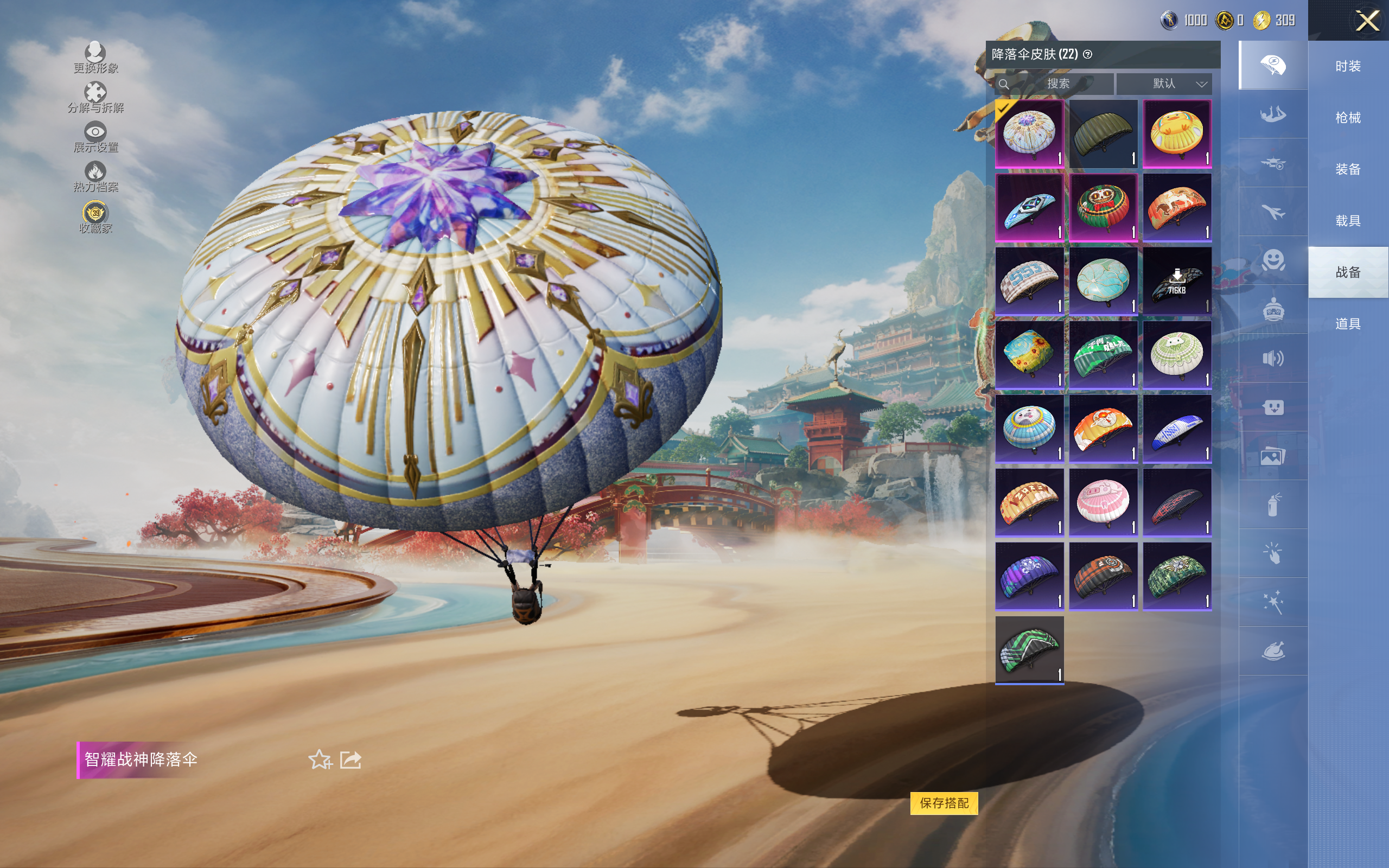Switch to the 时装 category tab
Screen dimensions: 1389x868
point(1348,66)
